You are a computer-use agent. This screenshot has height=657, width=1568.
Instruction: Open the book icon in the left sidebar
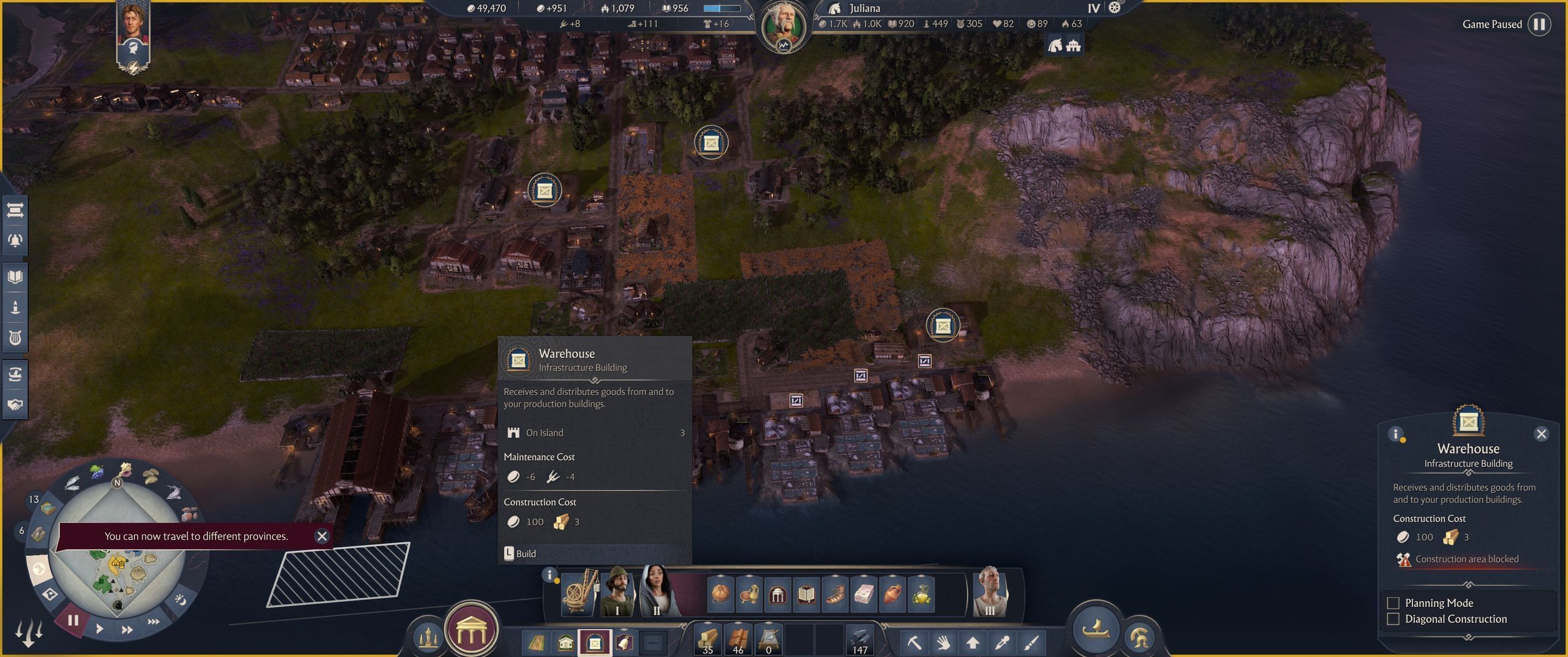(15, 277)
